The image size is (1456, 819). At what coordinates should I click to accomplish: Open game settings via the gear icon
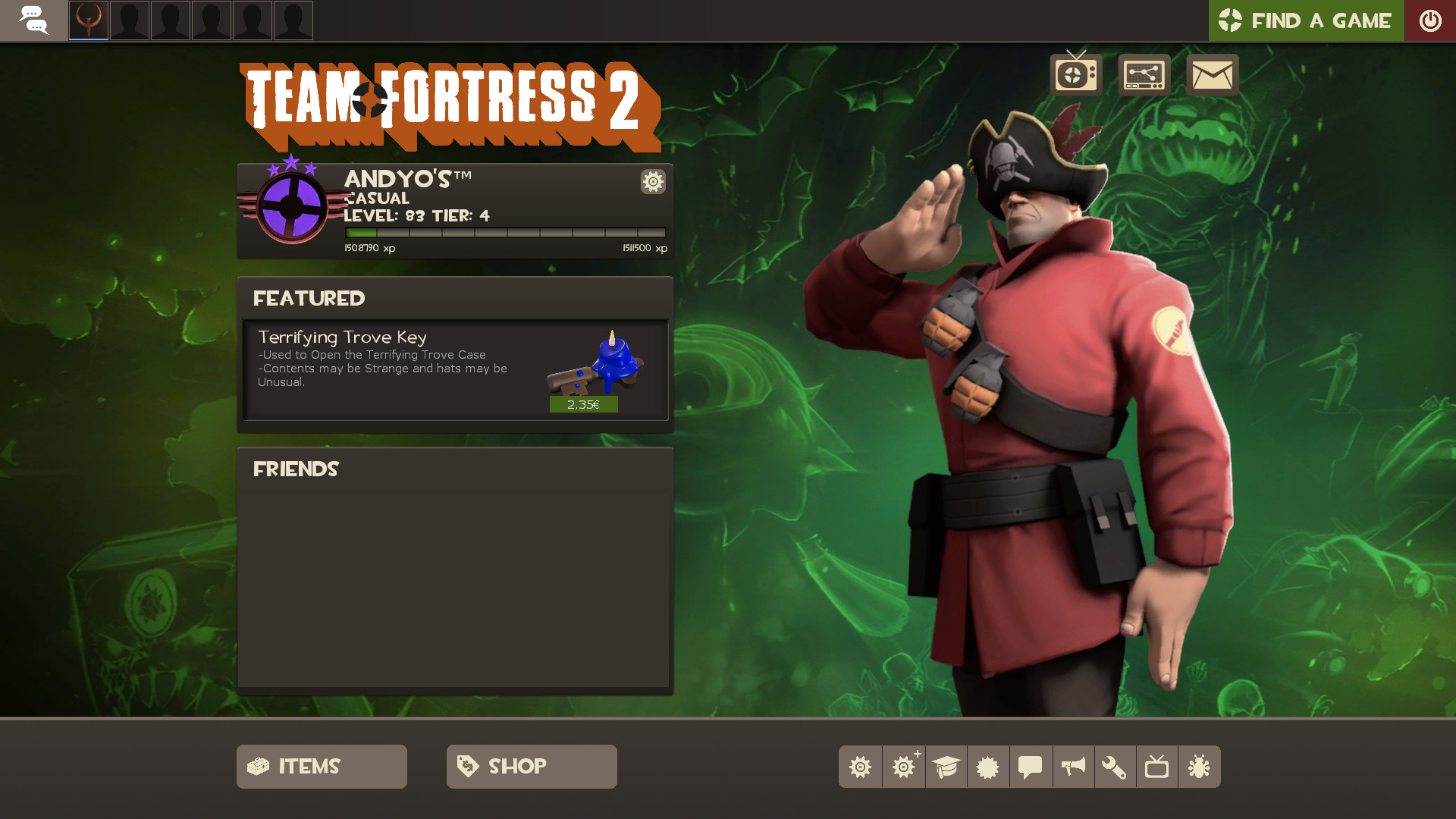click(860, 767)
